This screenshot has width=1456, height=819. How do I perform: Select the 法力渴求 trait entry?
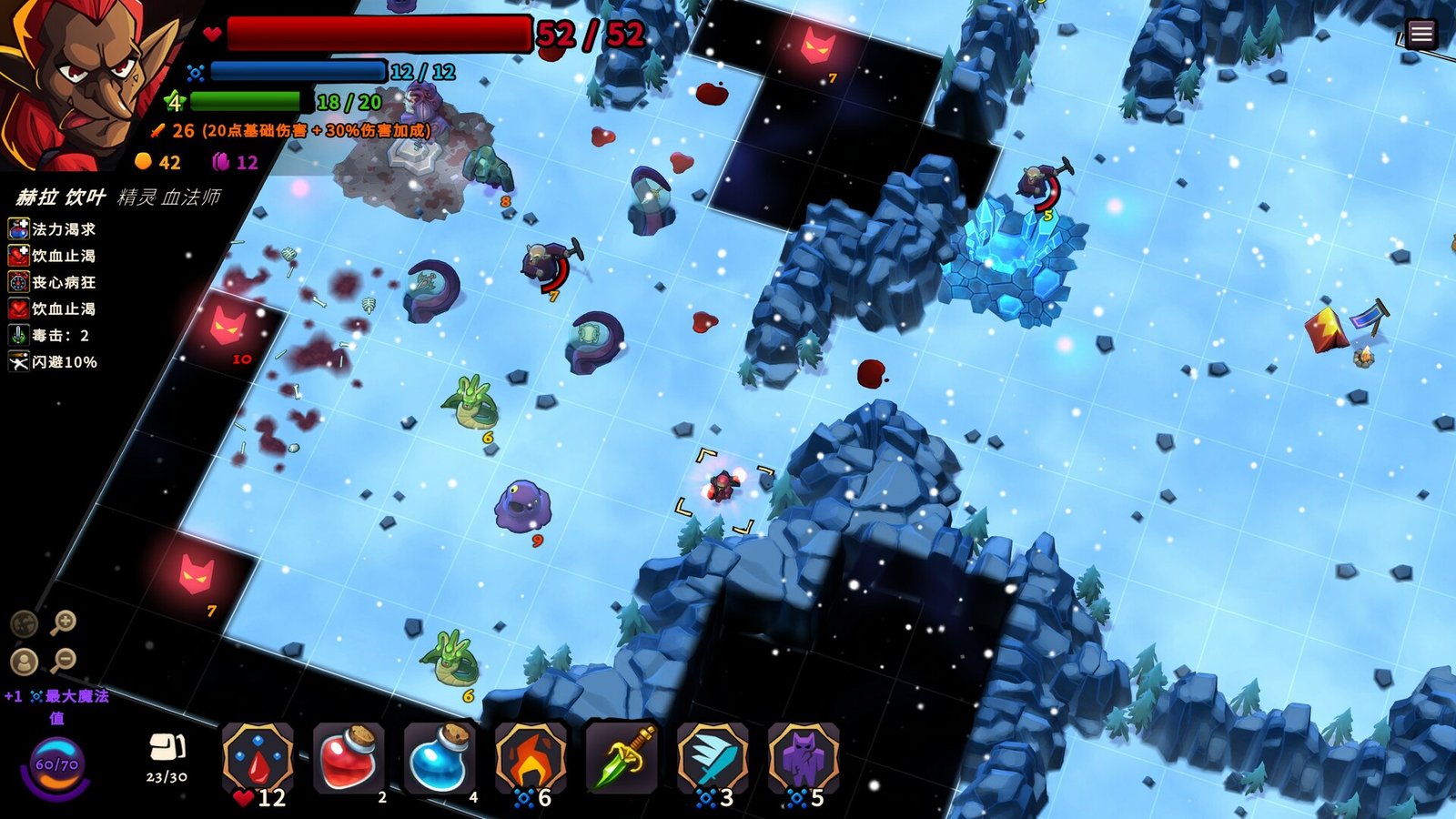pos(53,229)
